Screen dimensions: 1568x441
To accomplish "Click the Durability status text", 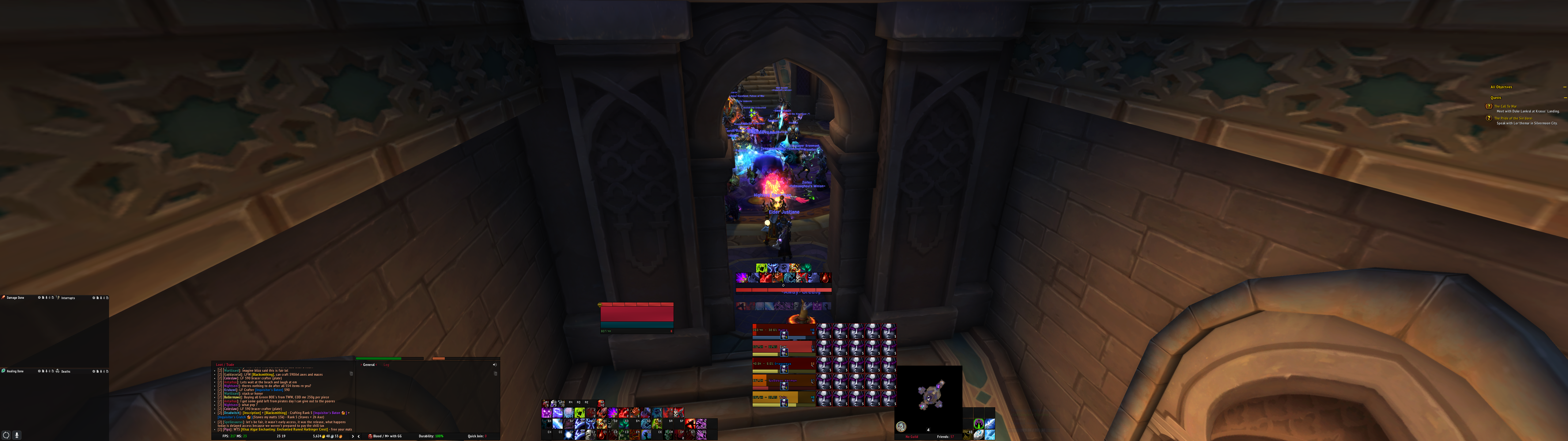I will coord(431,436).
